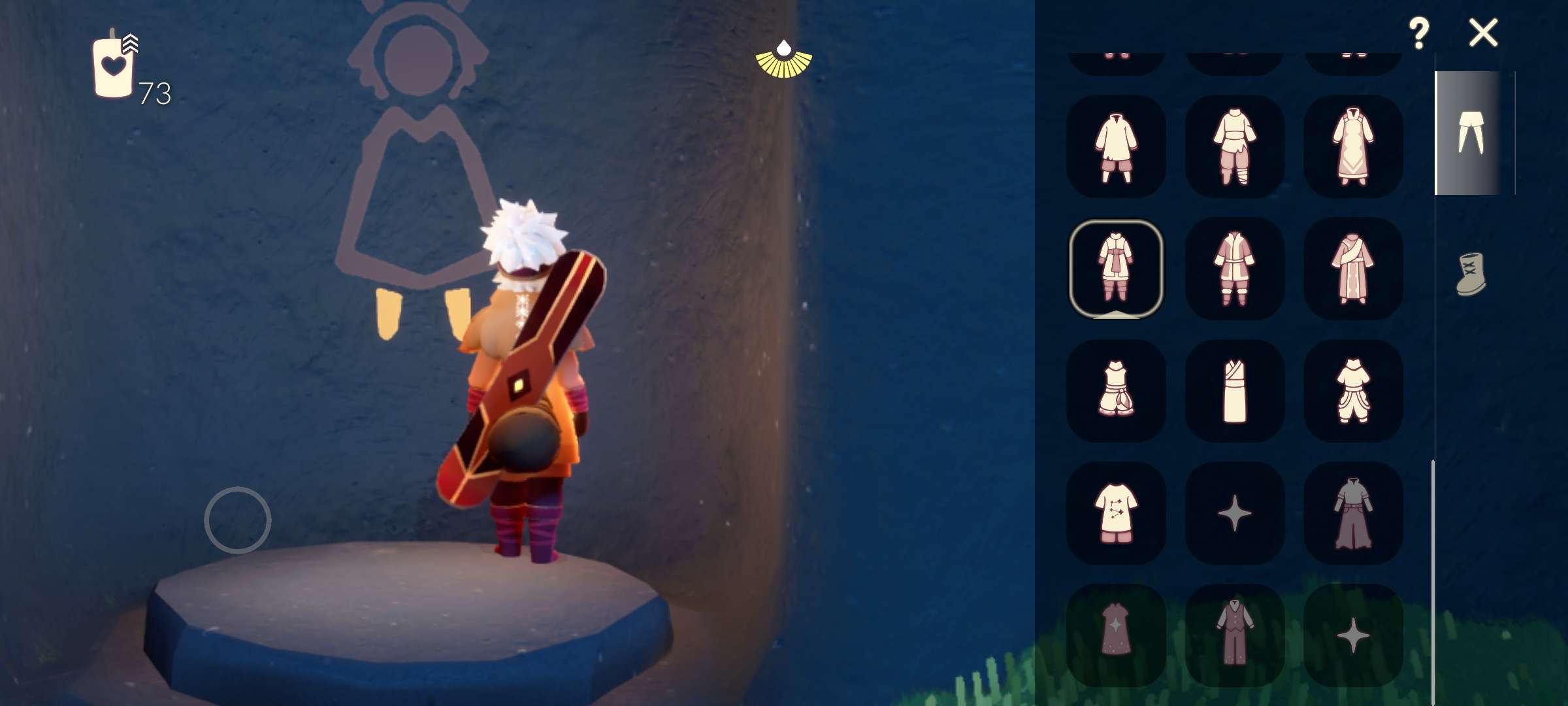
Task: Choose the dimmed suit with vest outfit
Action: tap(1235, 635)
